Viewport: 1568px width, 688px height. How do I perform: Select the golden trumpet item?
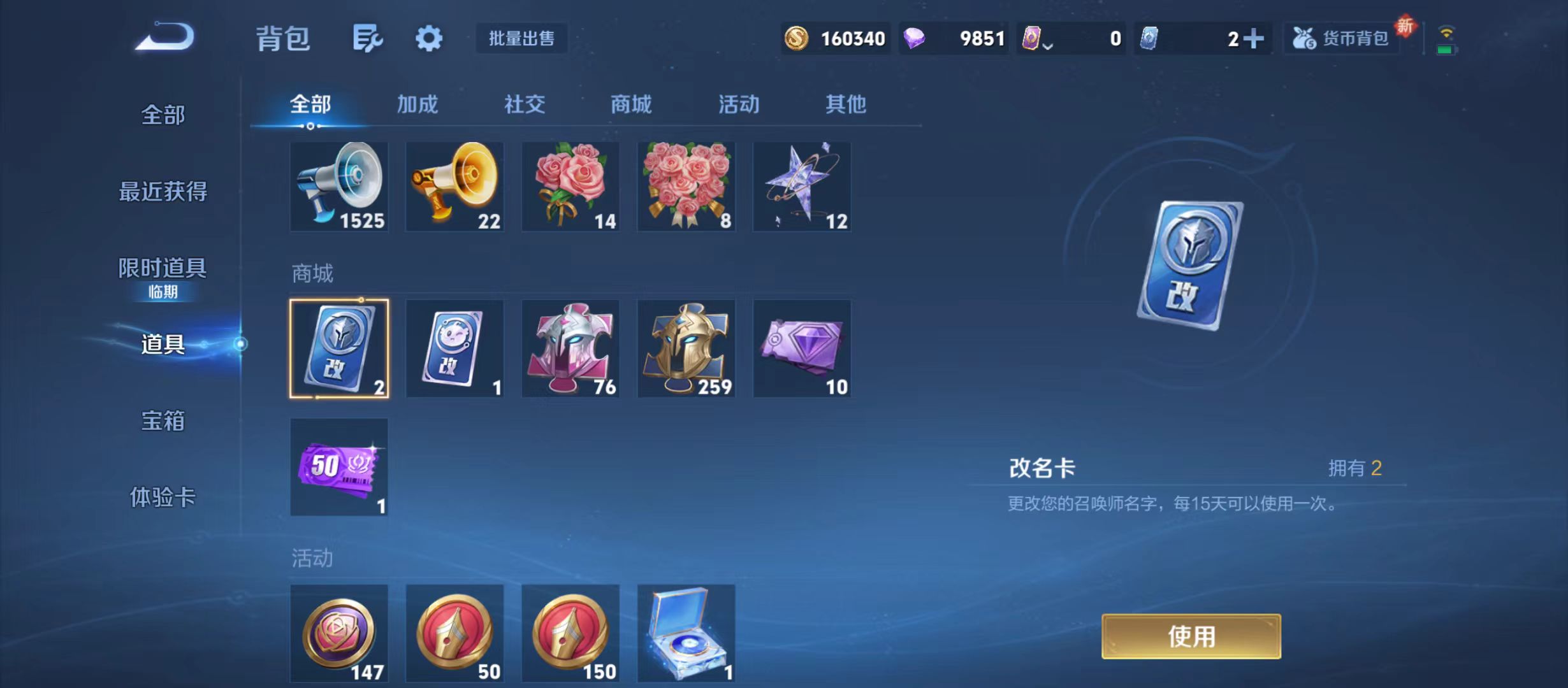pyautogui.click(x=454, y=187)
